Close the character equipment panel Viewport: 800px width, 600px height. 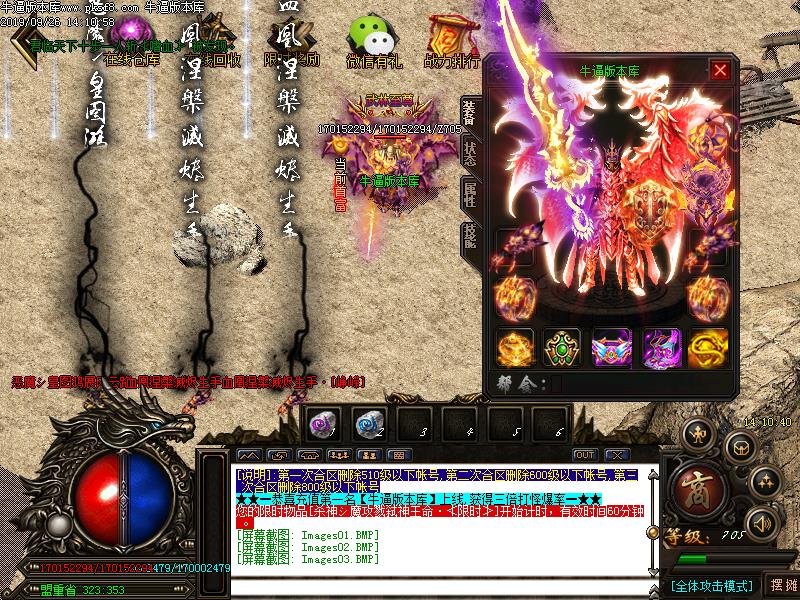pos(719,70)
